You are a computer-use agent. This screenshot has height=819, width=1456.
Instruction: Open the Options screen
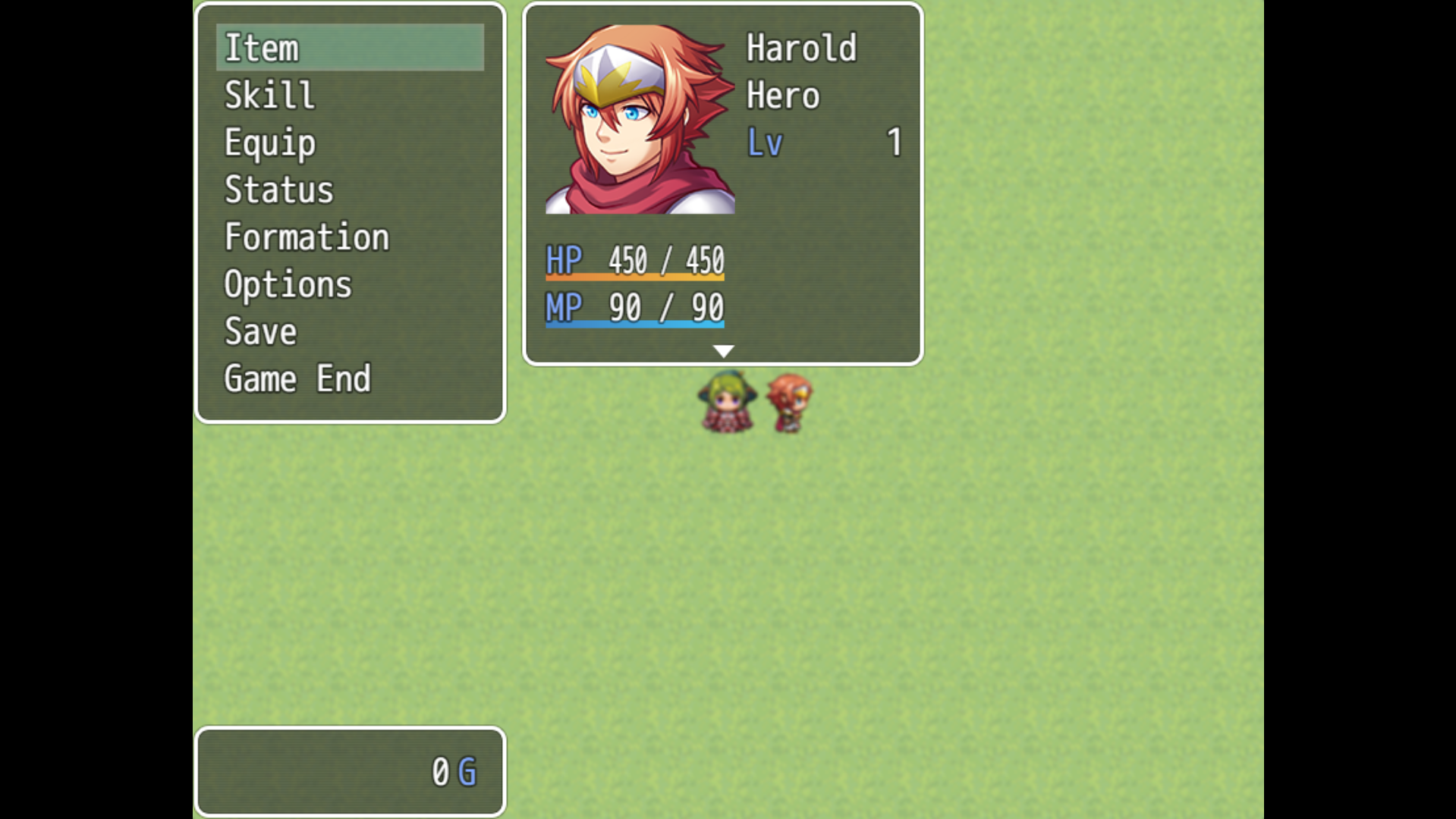pos(288,284)
